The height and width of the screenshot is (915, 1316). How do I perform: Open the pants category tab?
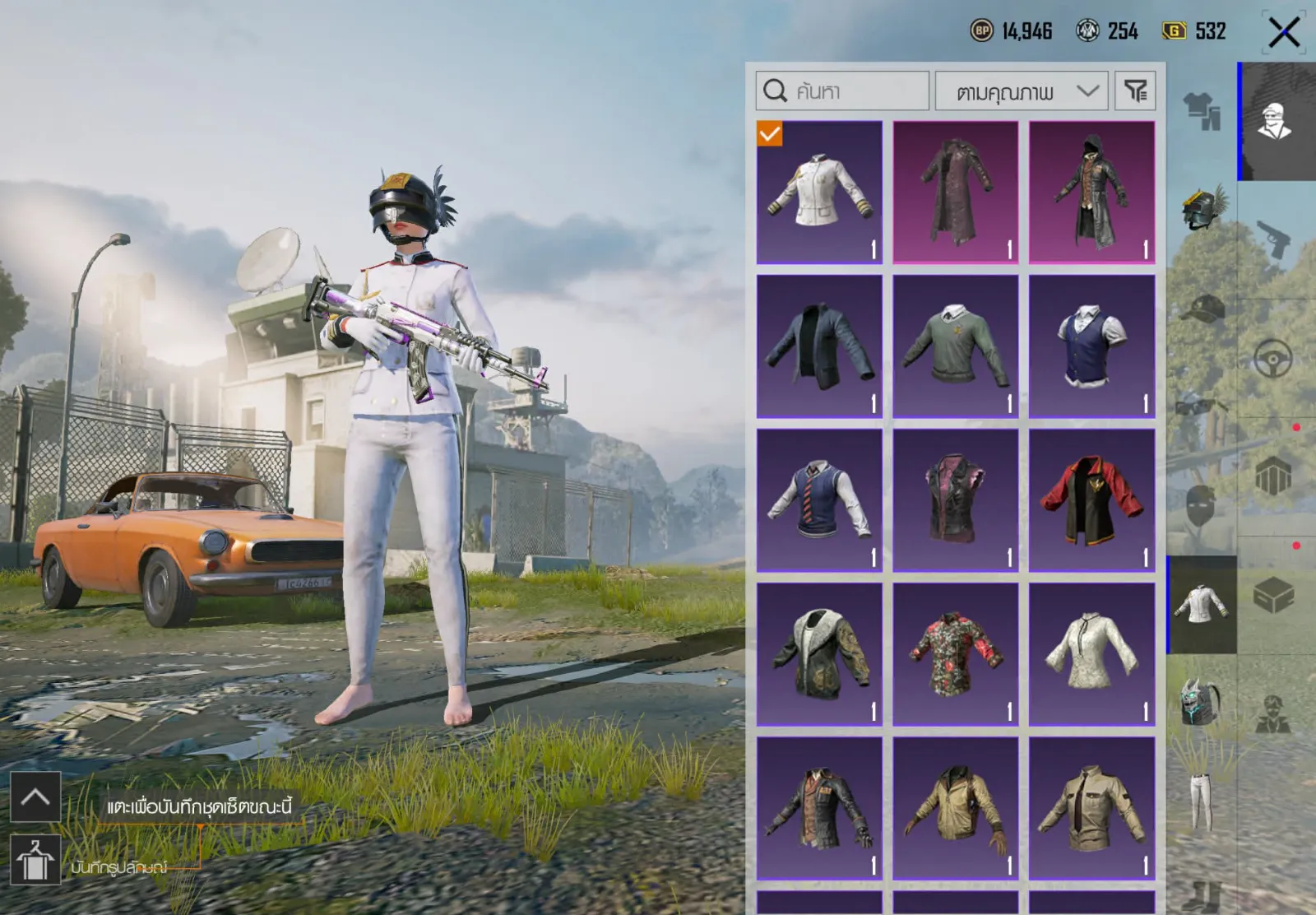(1202, 802)
